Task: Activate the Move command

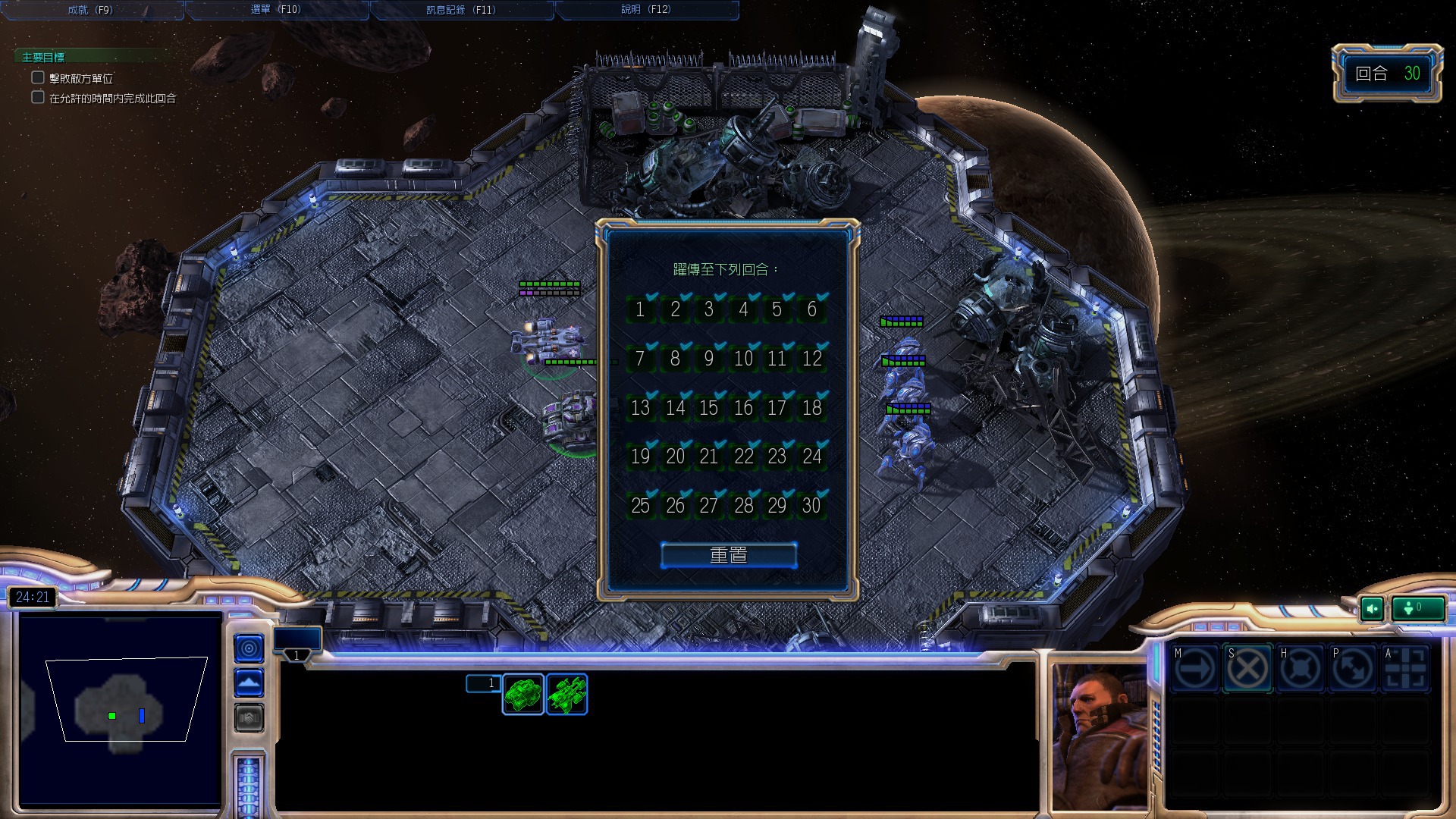Action: point(1194,669)
